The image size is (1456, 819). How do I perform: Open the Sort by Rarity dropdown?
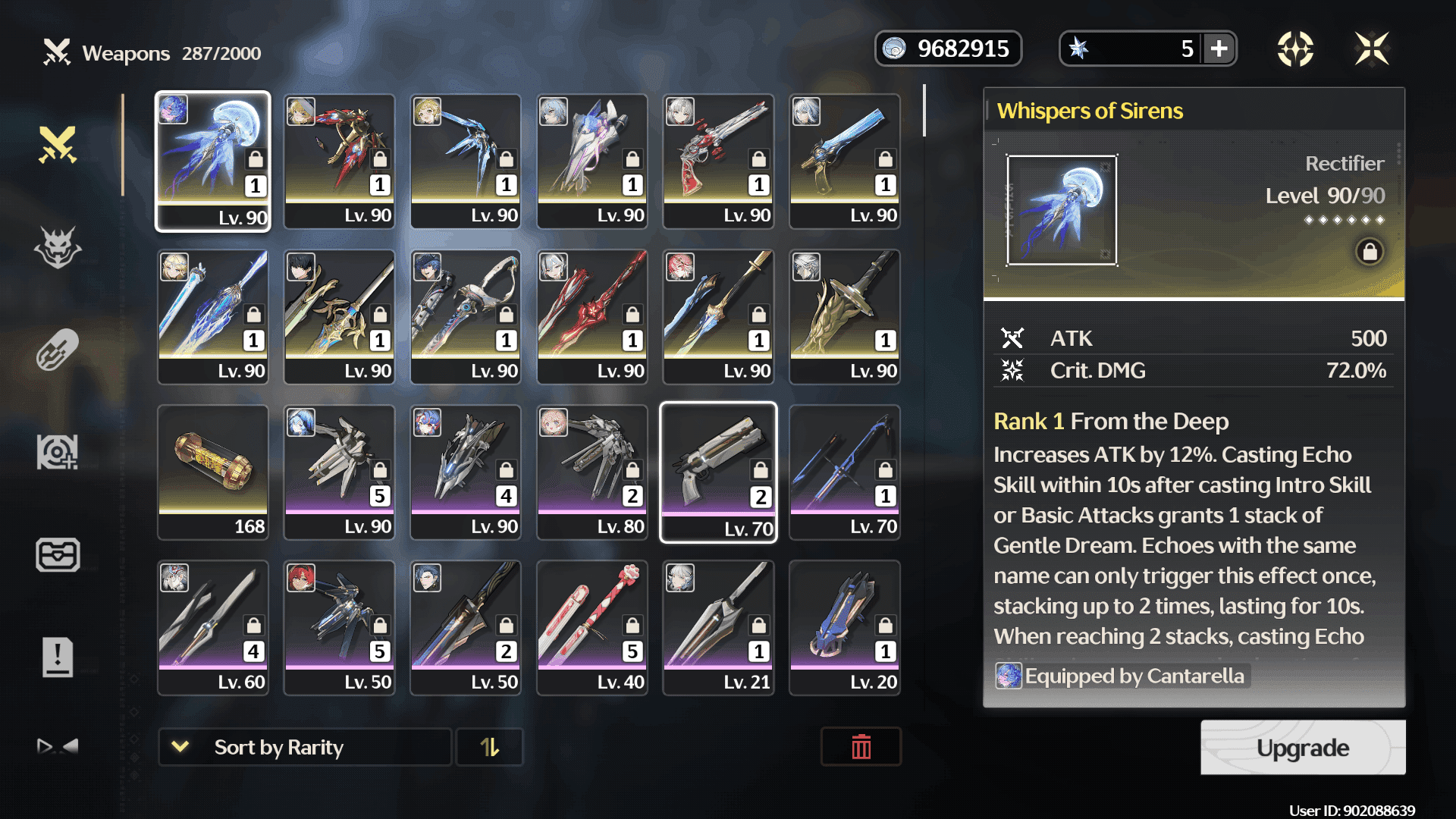(x=304, y=748)
